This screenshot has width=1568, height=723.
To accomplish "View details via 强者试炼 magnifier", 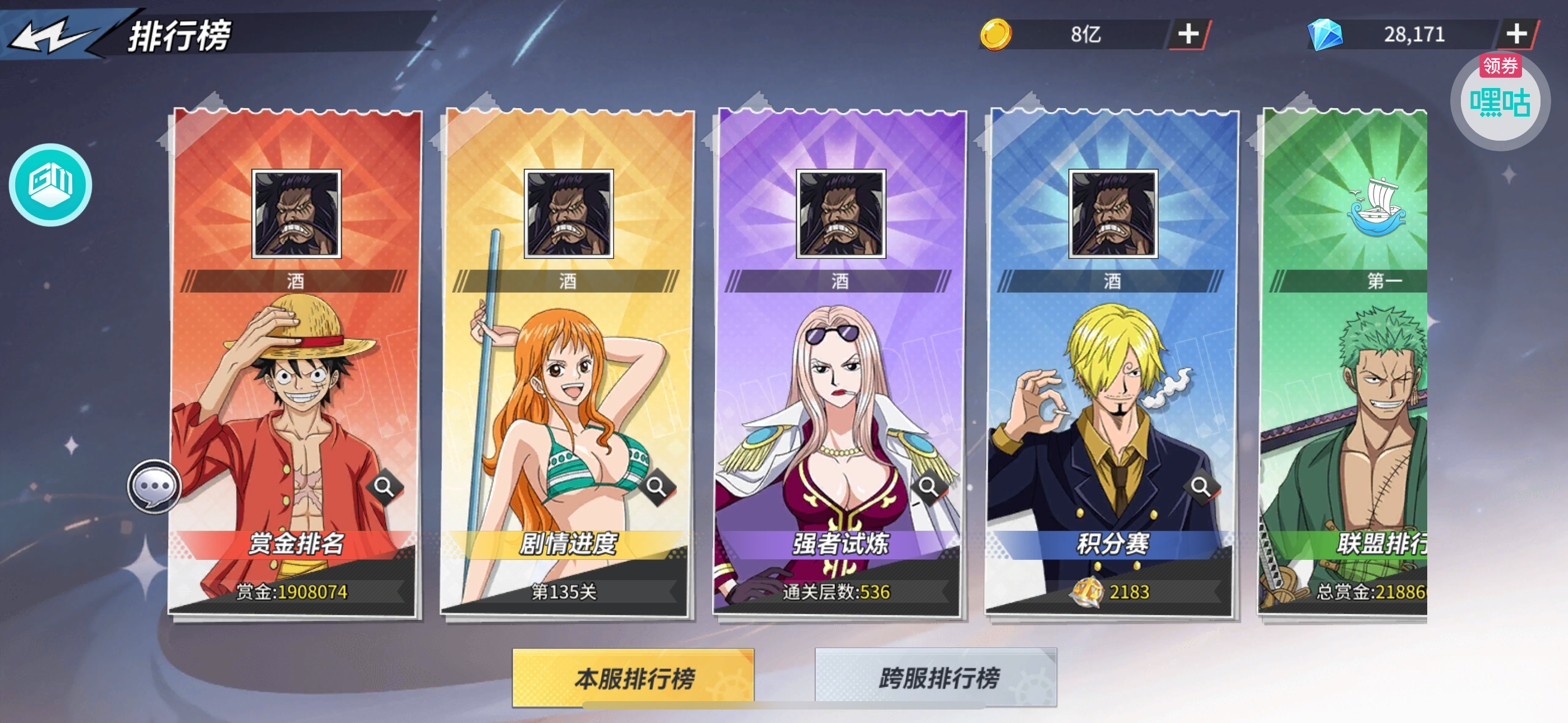I will click(928, 486).
